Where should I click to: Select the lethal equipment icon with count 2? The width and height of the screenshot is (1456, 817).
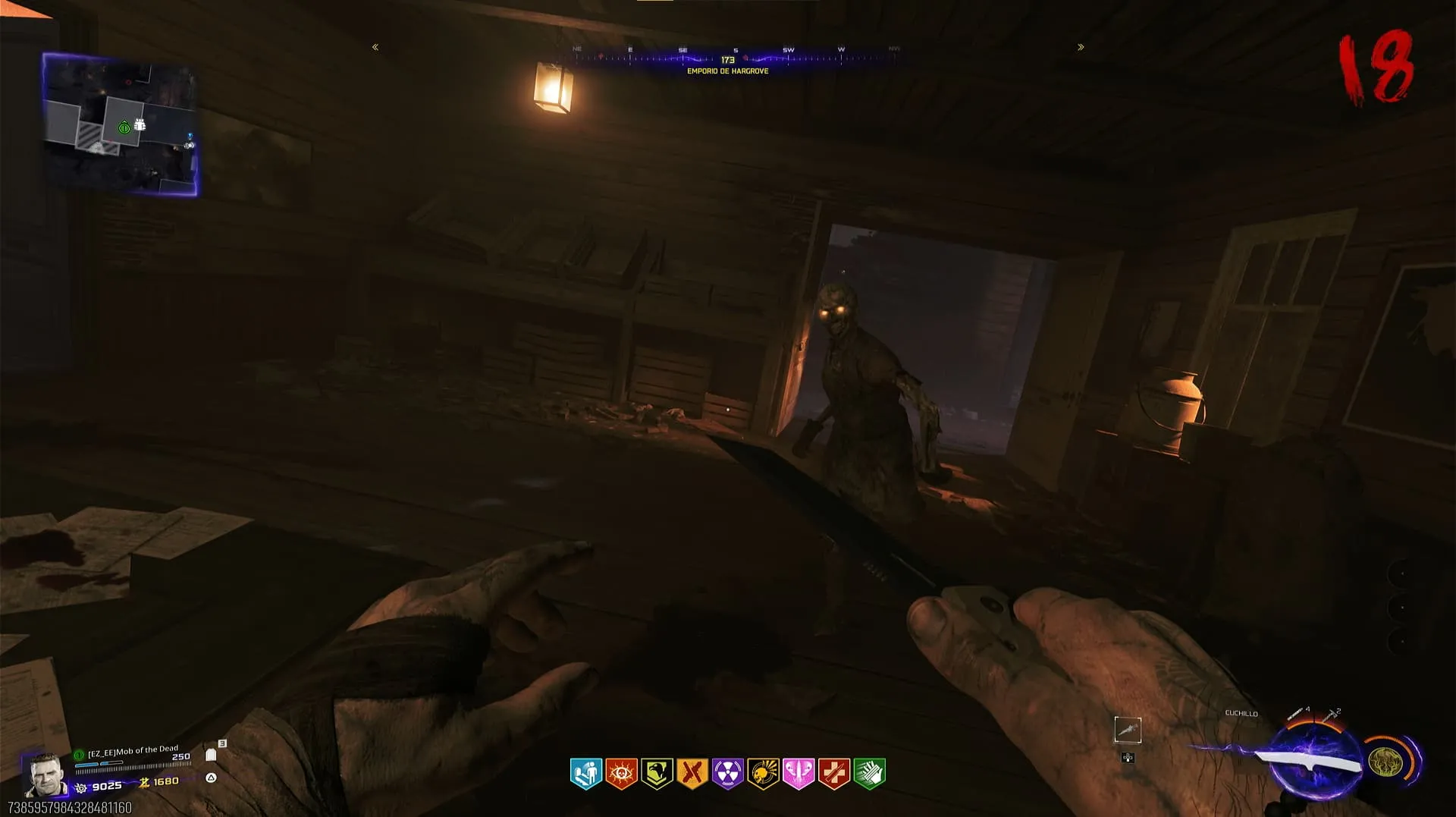(x=1331, y=714)
